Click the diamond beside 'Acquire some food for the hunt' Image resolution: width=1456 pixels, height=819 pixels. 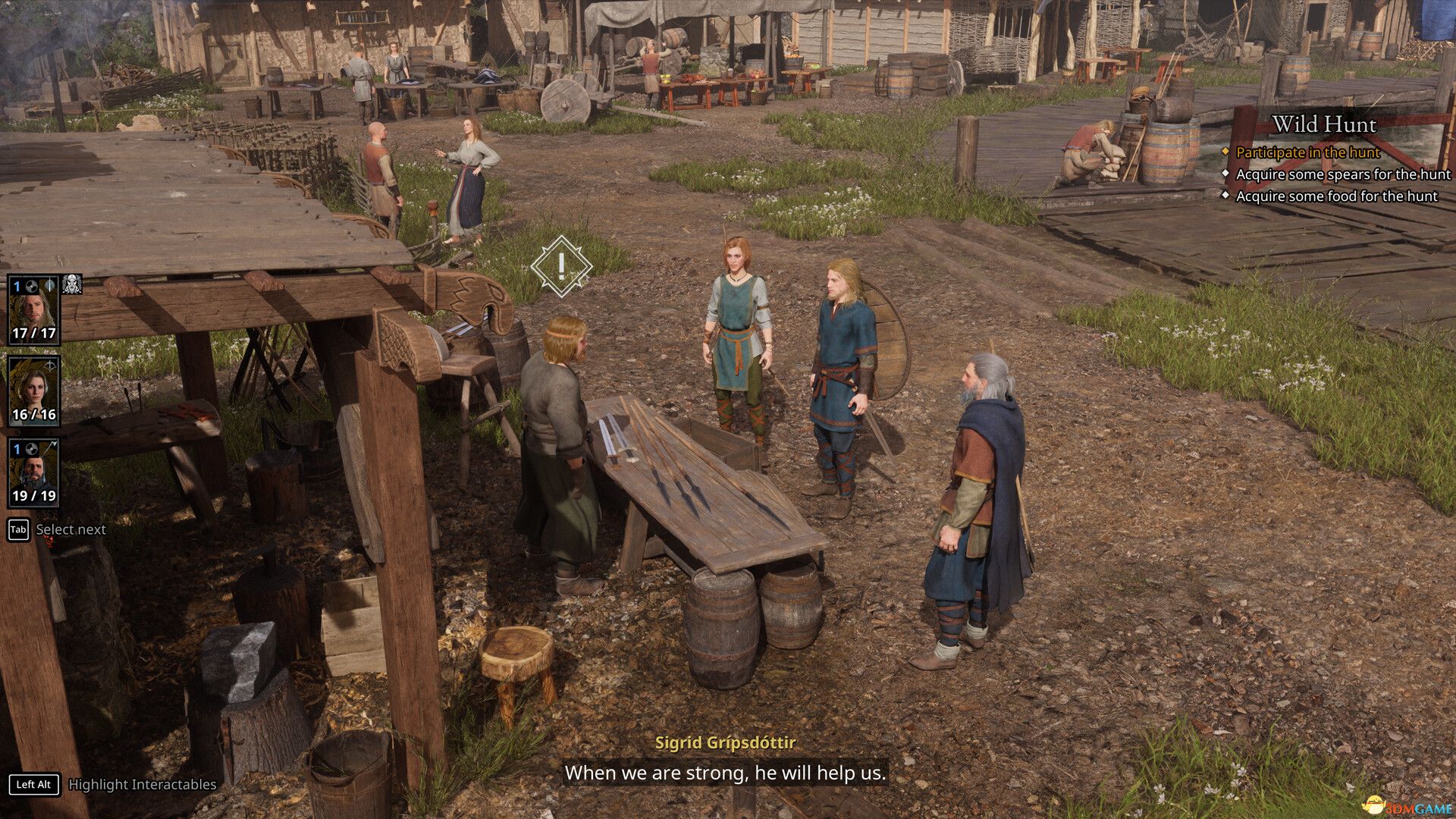pos(1226,196)
